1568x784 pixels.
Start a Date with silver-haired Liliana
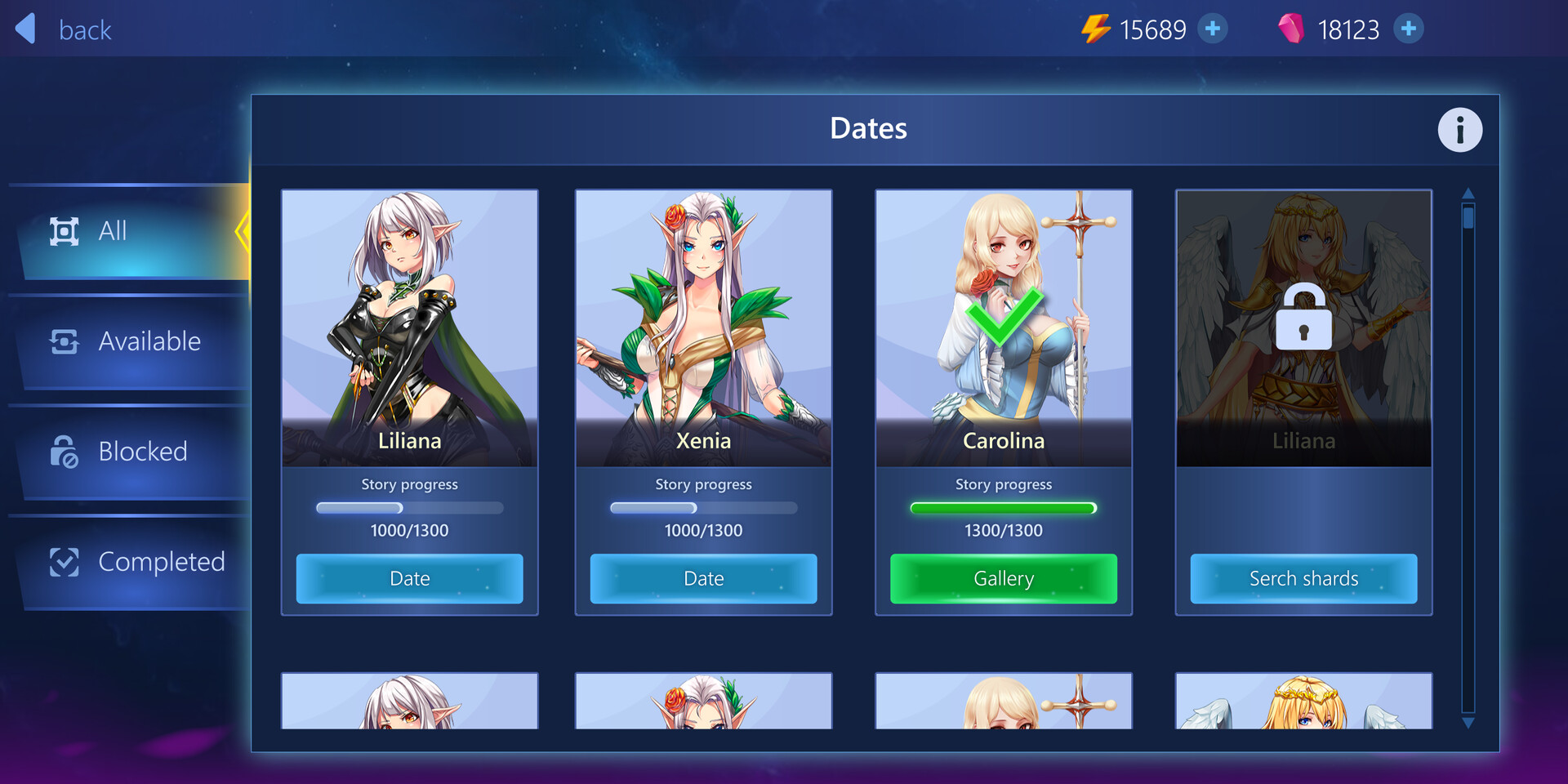[x=409, y=578]
